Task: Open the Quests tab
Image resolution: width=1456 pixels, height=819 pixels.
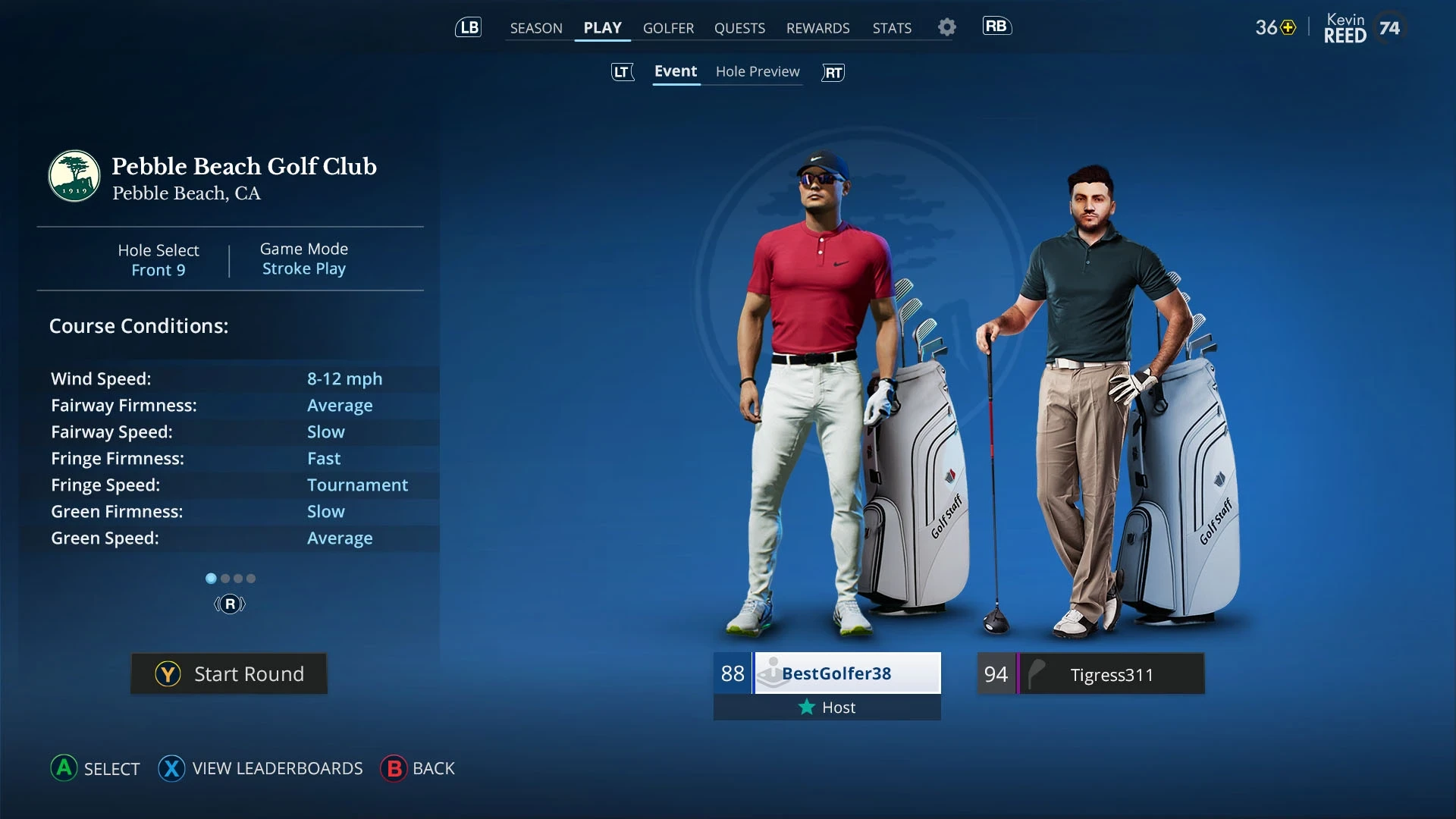Action: [x=739, y=28]
